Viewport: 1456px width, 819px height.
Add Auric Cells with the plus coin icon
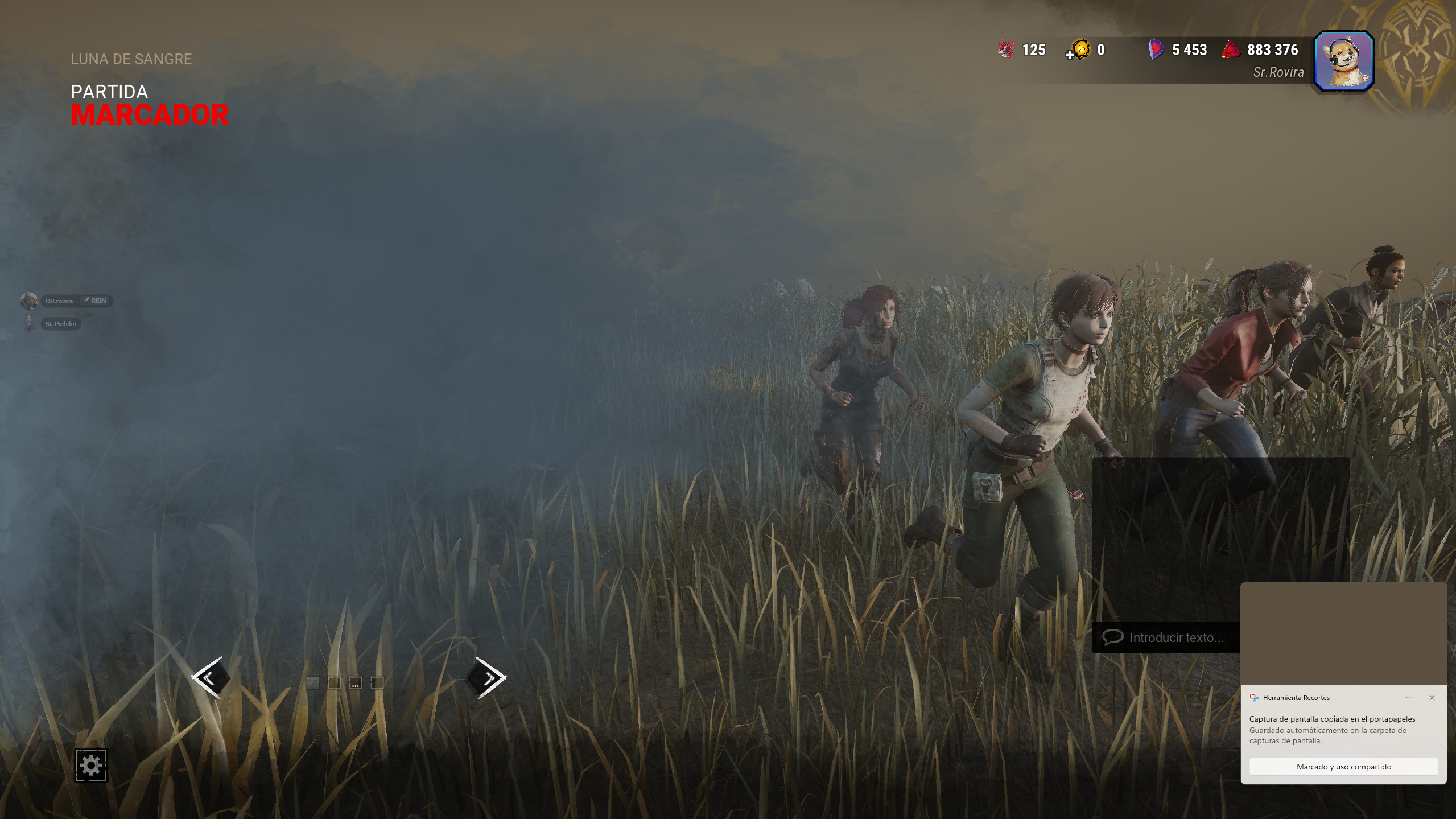click(1079, 50)
